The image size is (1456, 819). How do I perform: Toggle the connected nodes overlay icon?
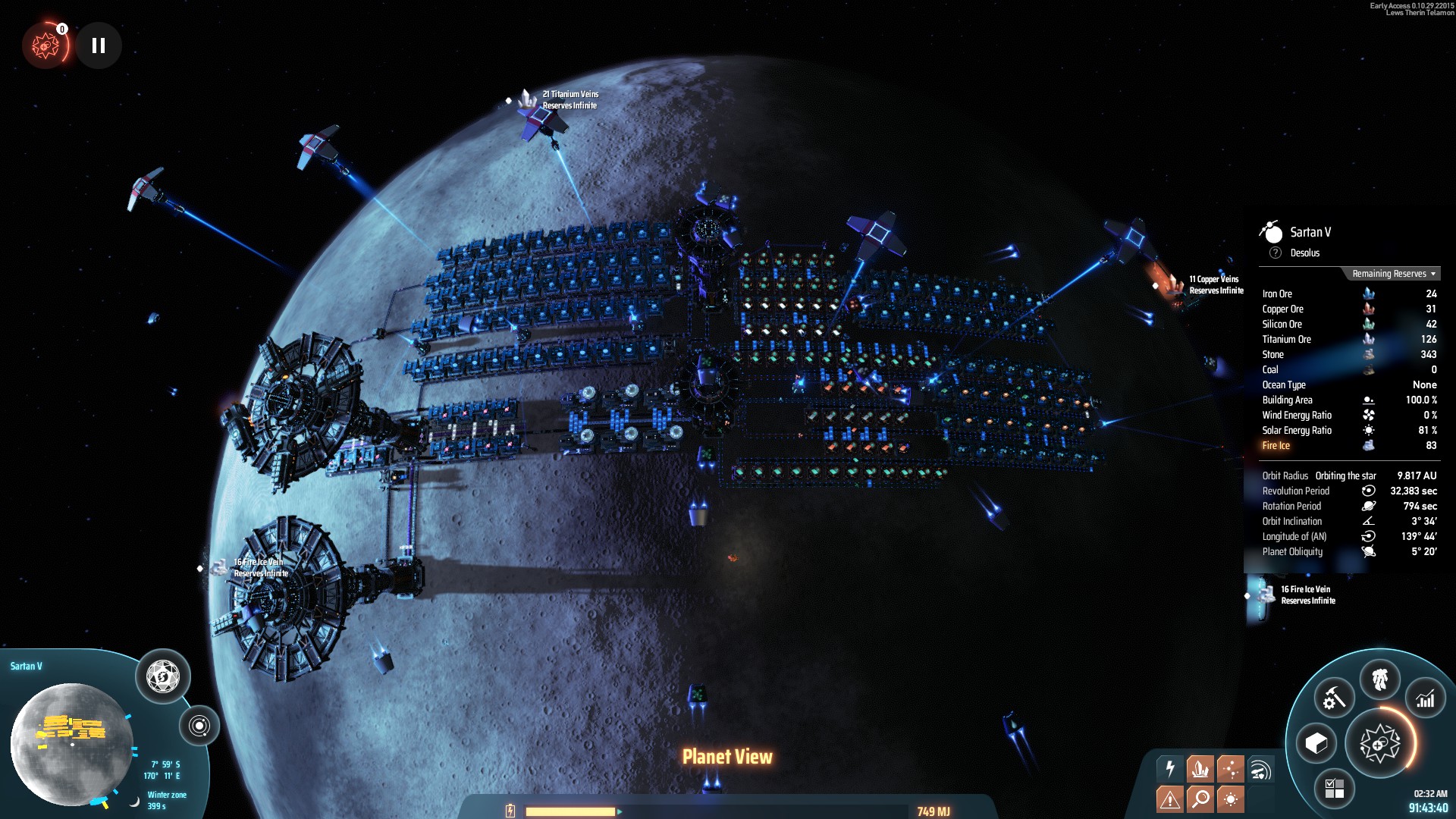click(x=1230, y=769)
